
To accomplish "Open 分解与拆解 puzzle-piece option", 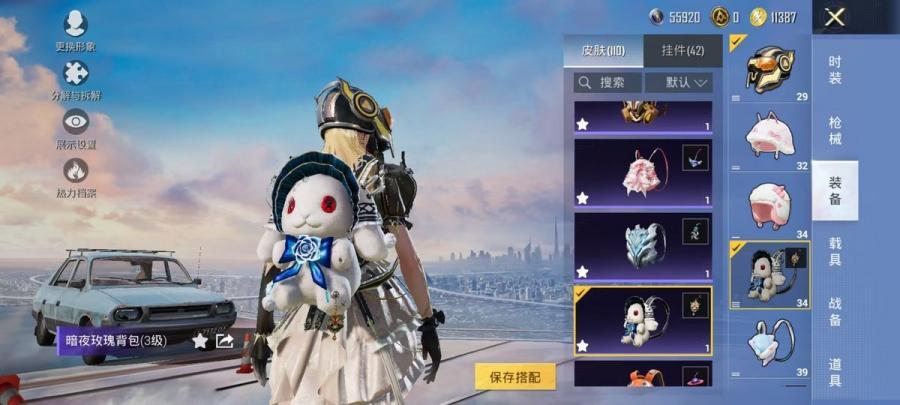I will click(75, 77).
